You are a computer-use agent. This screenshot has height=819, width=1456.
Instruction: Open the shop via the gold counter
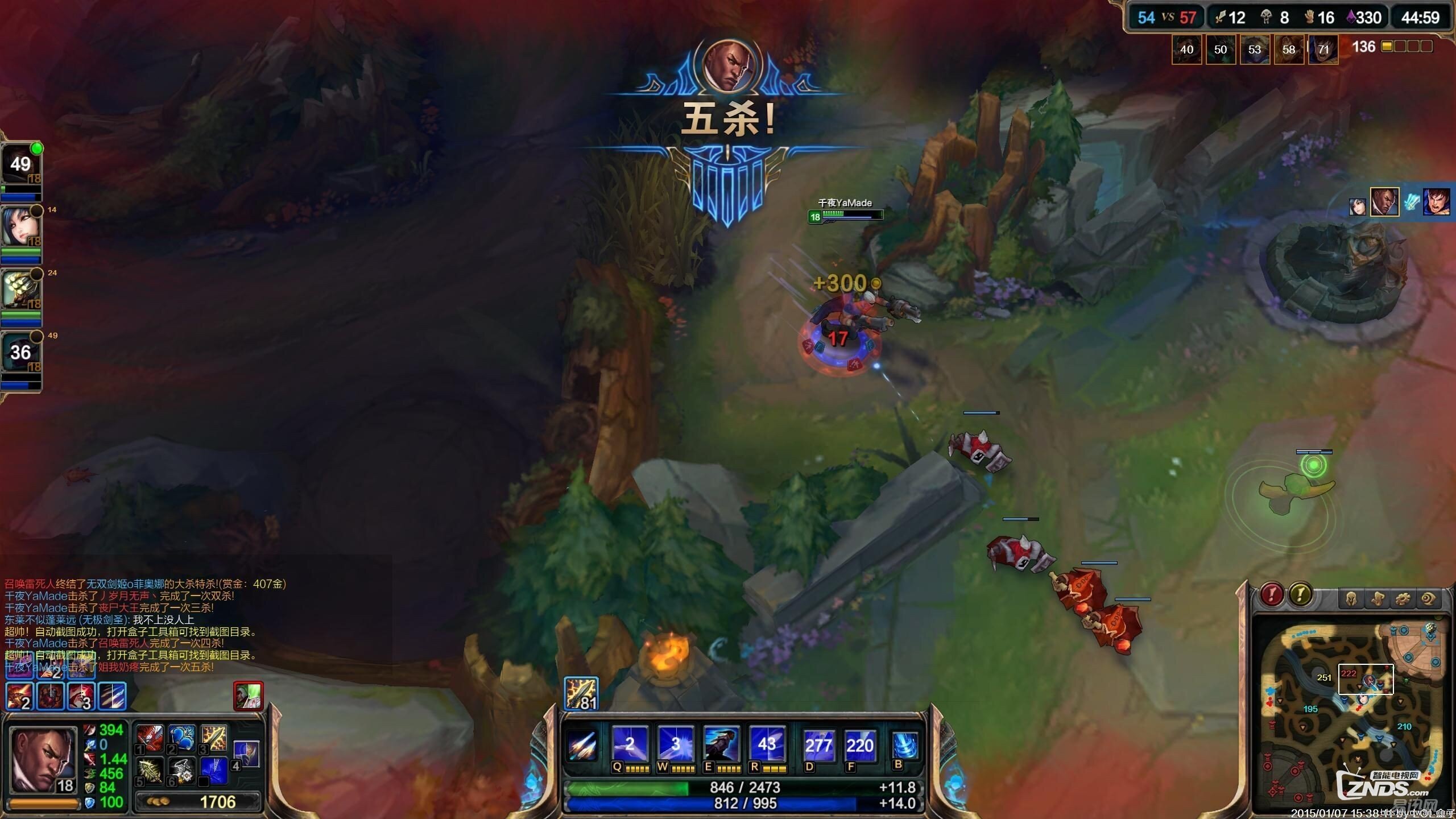(x=198, y=802)
